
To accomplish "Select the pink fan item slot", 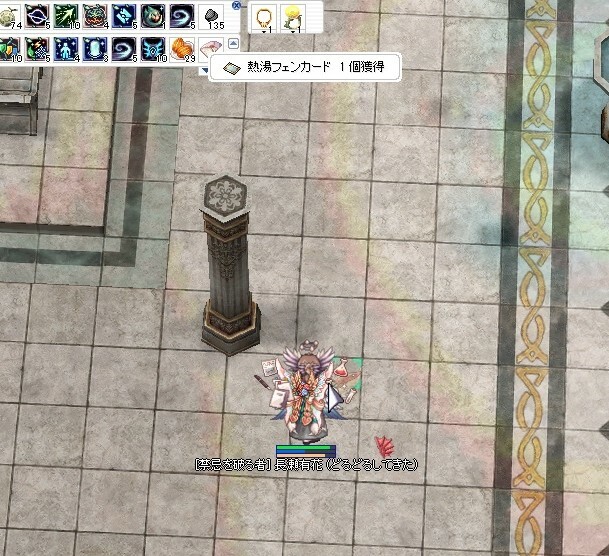I will 211,47.
